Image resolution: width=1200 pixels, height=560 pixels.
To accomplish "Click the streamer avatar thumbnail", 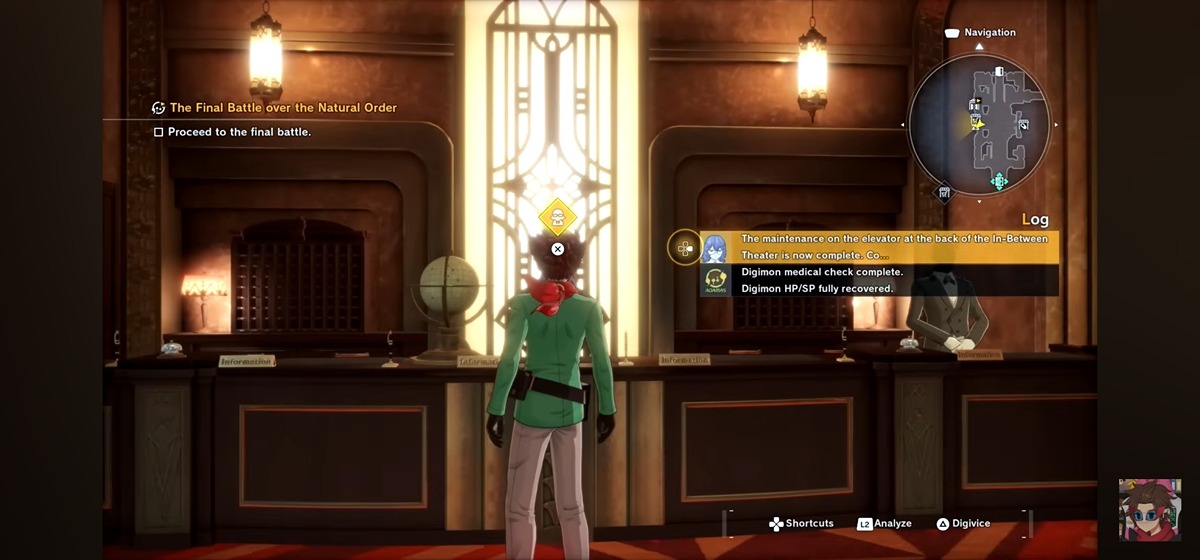I will [1149, 509].
